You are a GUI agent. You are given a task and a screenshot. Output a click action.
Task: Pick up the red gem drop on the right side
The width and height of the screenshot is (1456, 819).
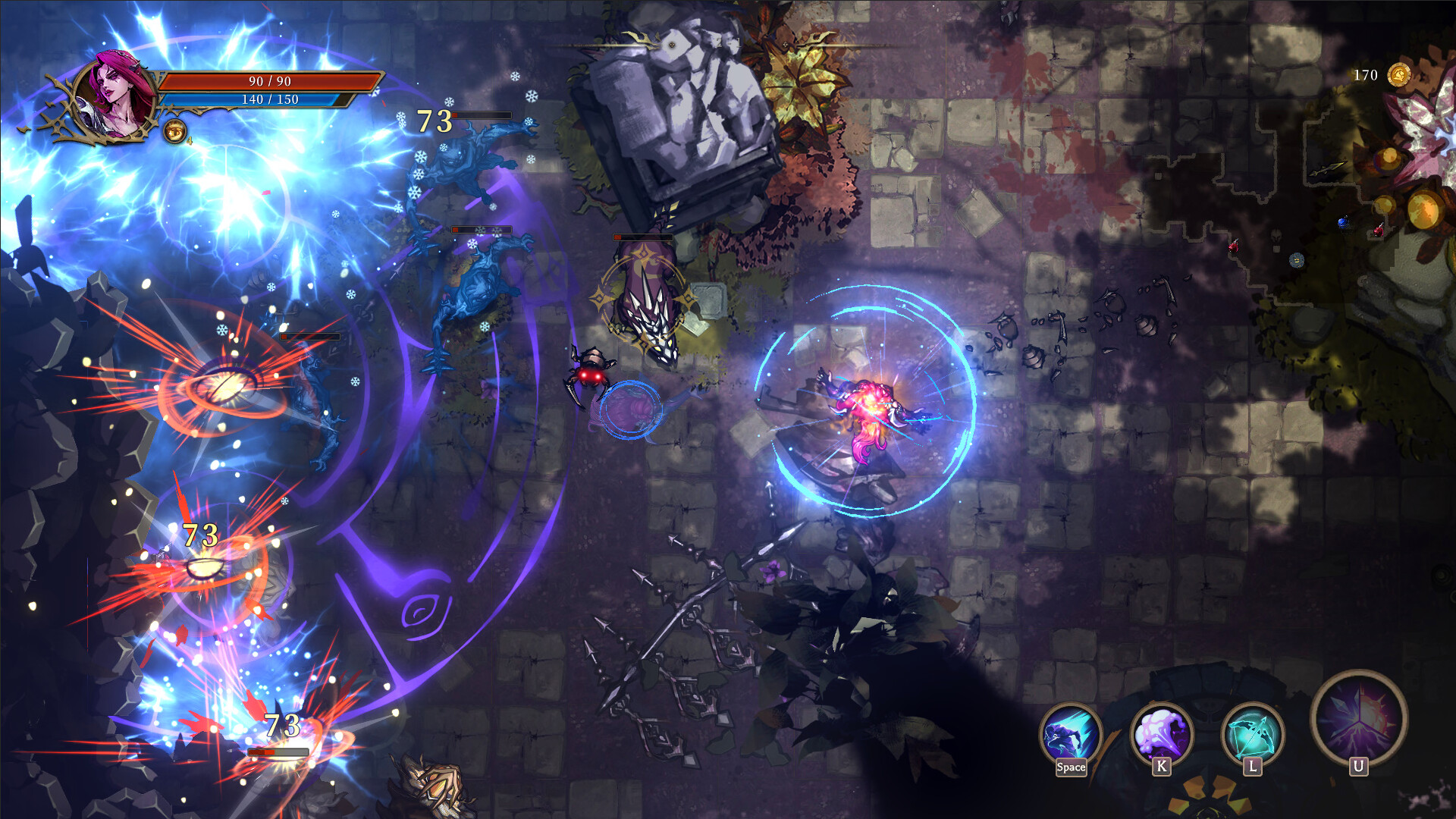click(x=1379, y=231)
